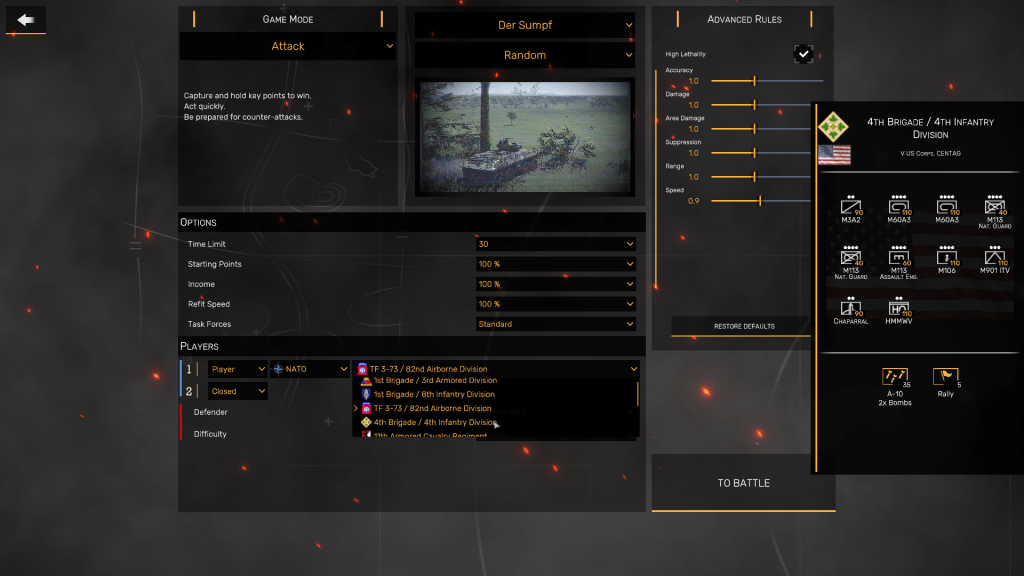Adjust the Accuracy slider
The width and height of the screenshot is (1024, 576).
pos(755,81)
